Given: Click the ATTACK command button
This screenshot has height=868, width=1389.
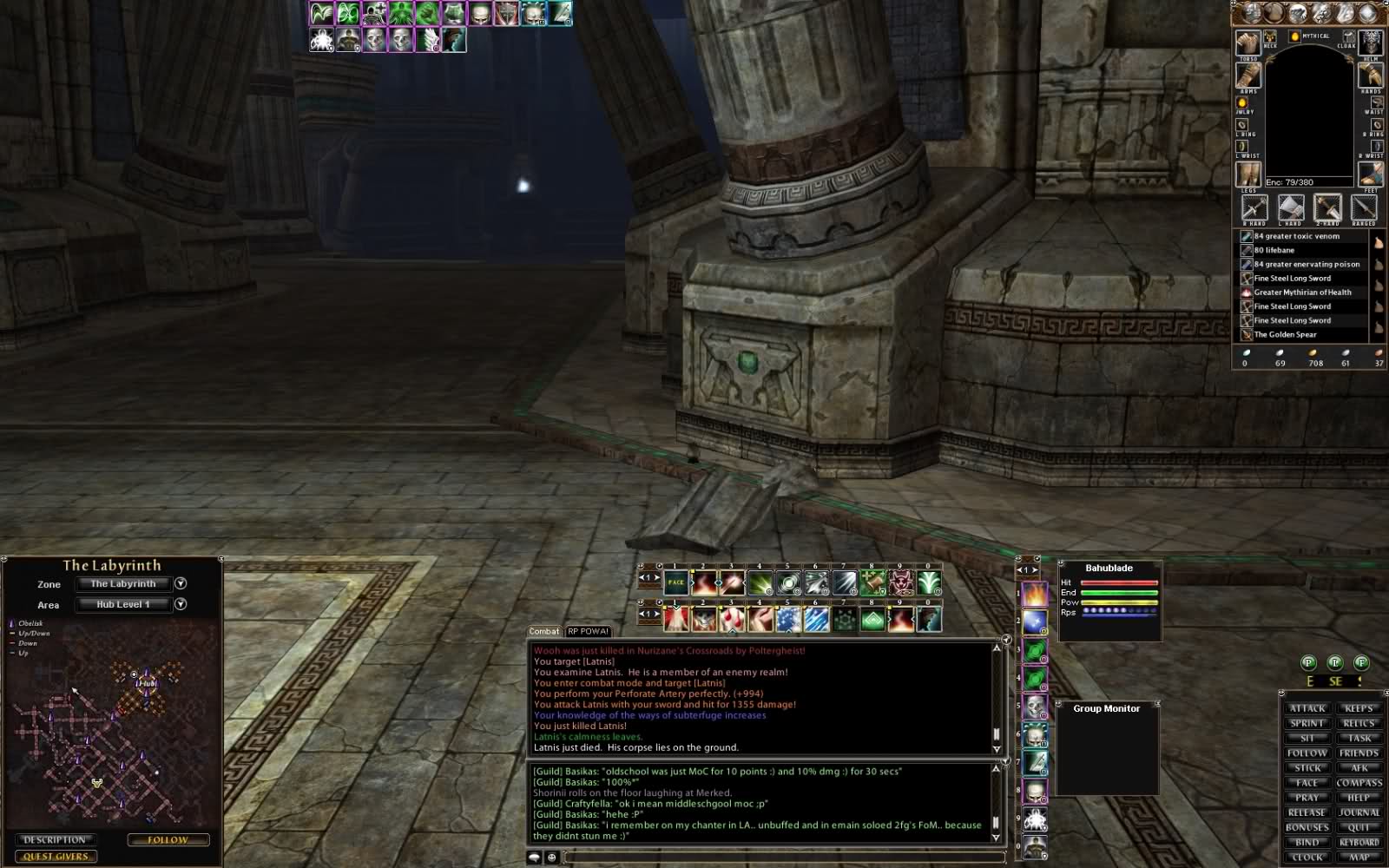Looking at the screenshot, I should pos(1307,708).
